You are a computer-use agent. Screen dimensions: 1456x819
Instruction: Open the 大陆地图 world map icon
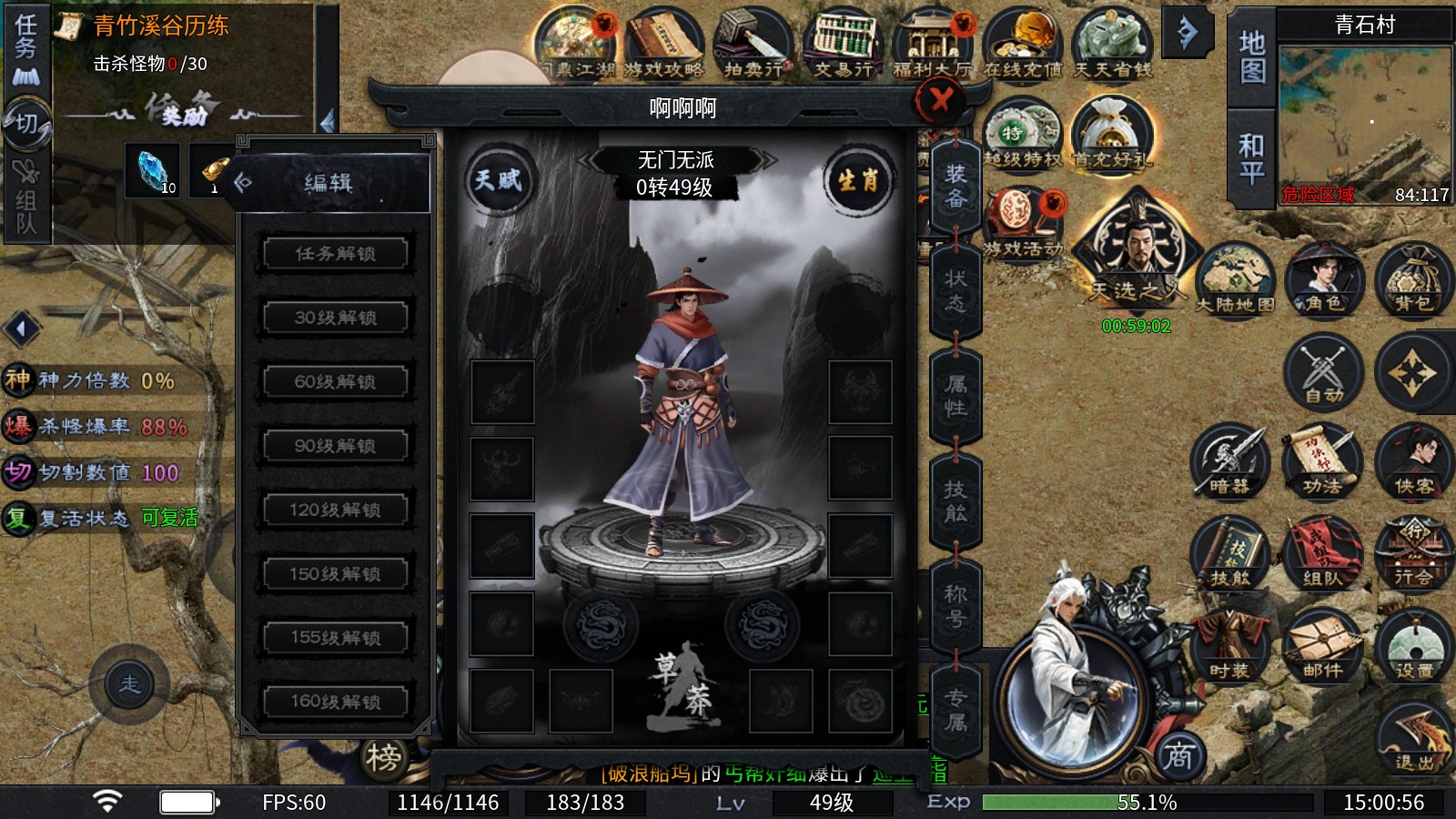(1235, 282)
